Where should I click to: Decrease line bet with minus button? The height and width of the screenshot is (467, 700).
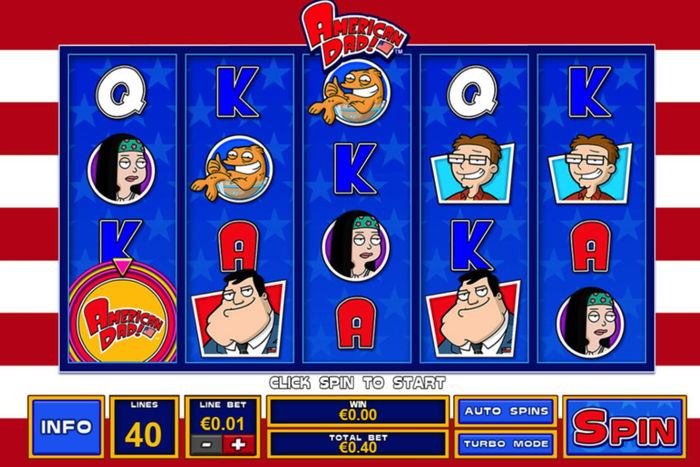coord(207,443)
